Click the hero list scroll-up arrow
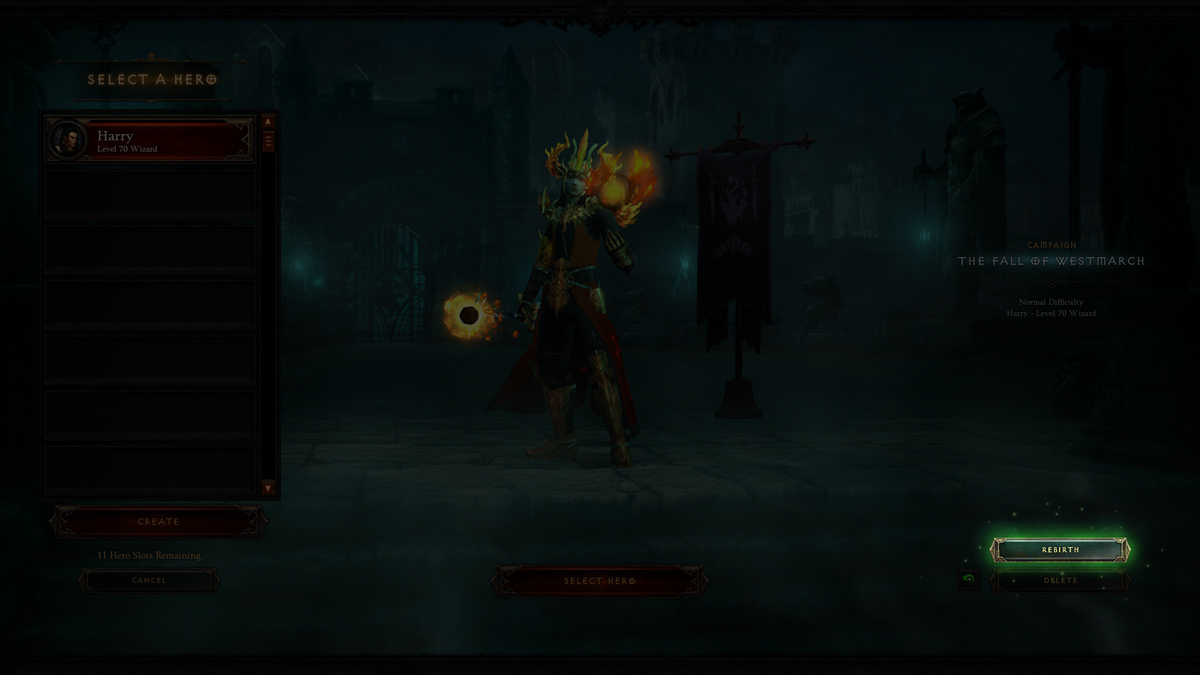 tap(268, 122)
